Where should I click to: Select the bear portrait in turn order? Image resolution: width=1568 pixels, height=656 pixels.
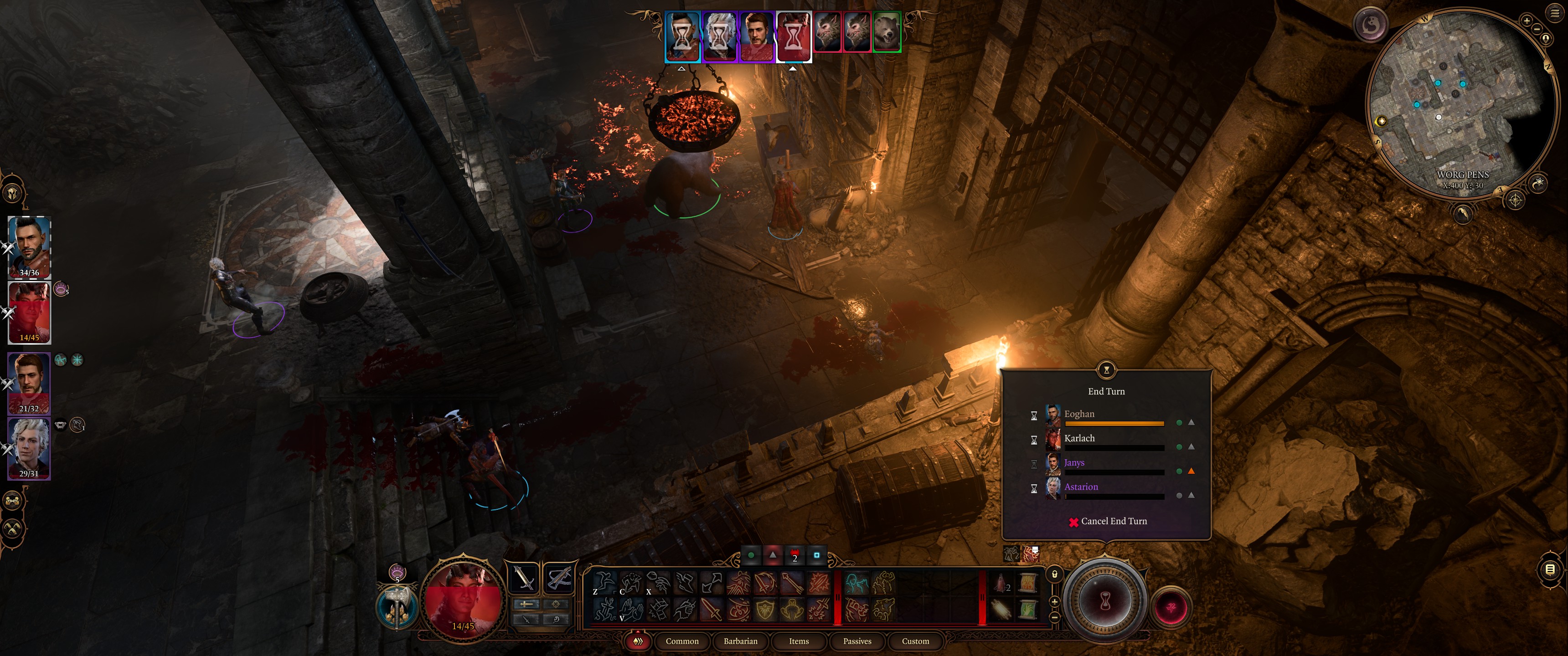click(x=886, y=31)
